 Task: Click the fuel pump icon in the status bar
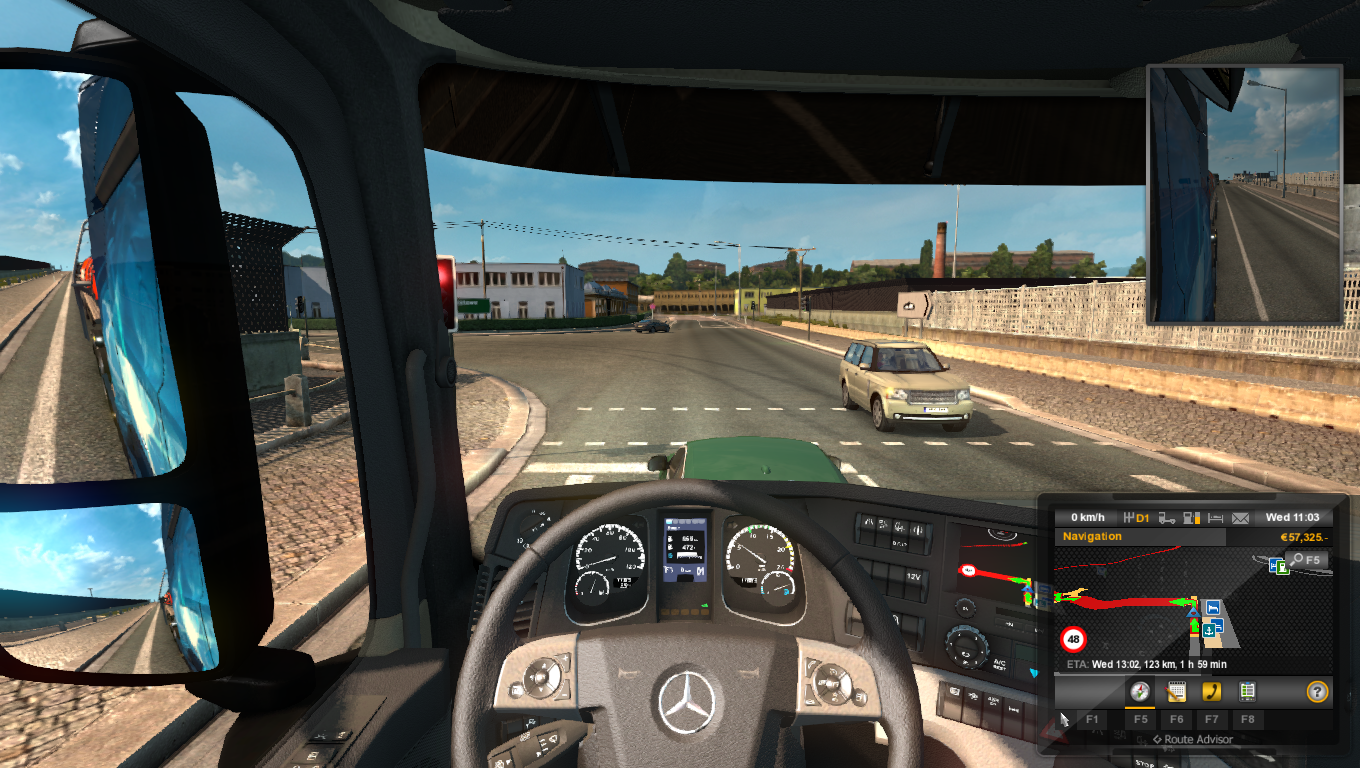1188,517
